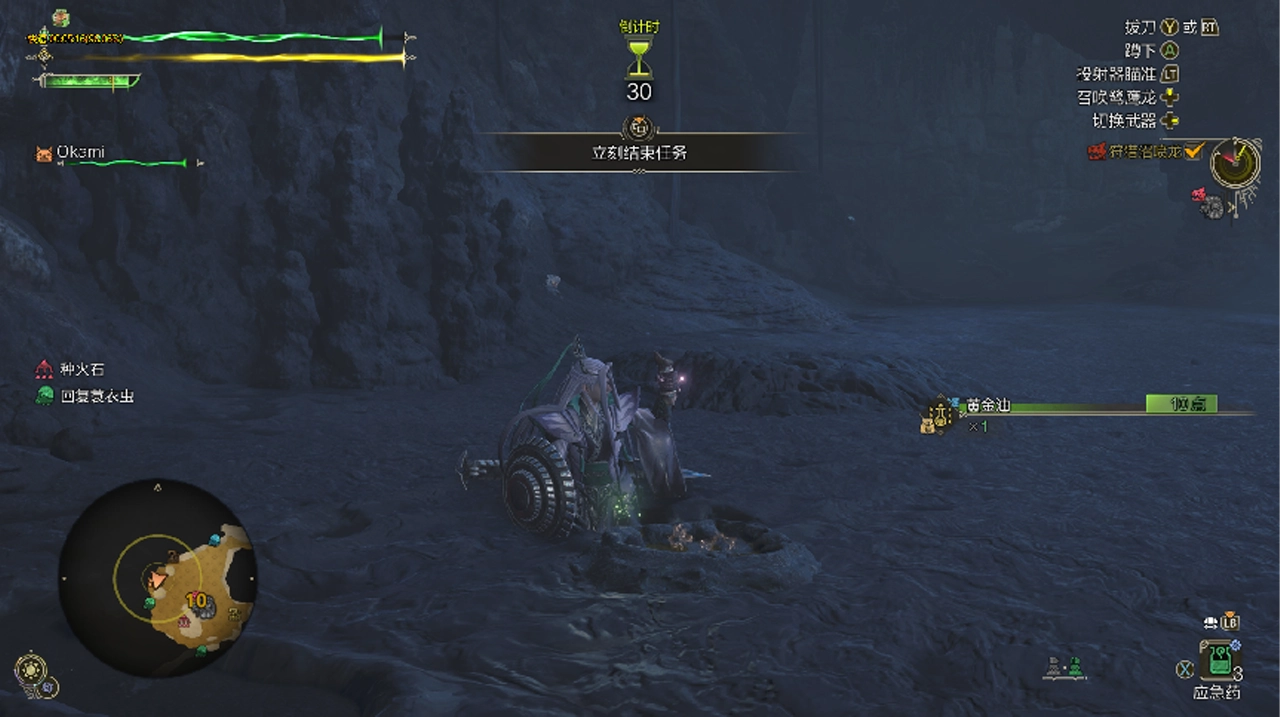The width and height of the screenshot is (1280, 717).
Task: Click the sun emblem icon below the minimap
Action: tap(30, 669)
